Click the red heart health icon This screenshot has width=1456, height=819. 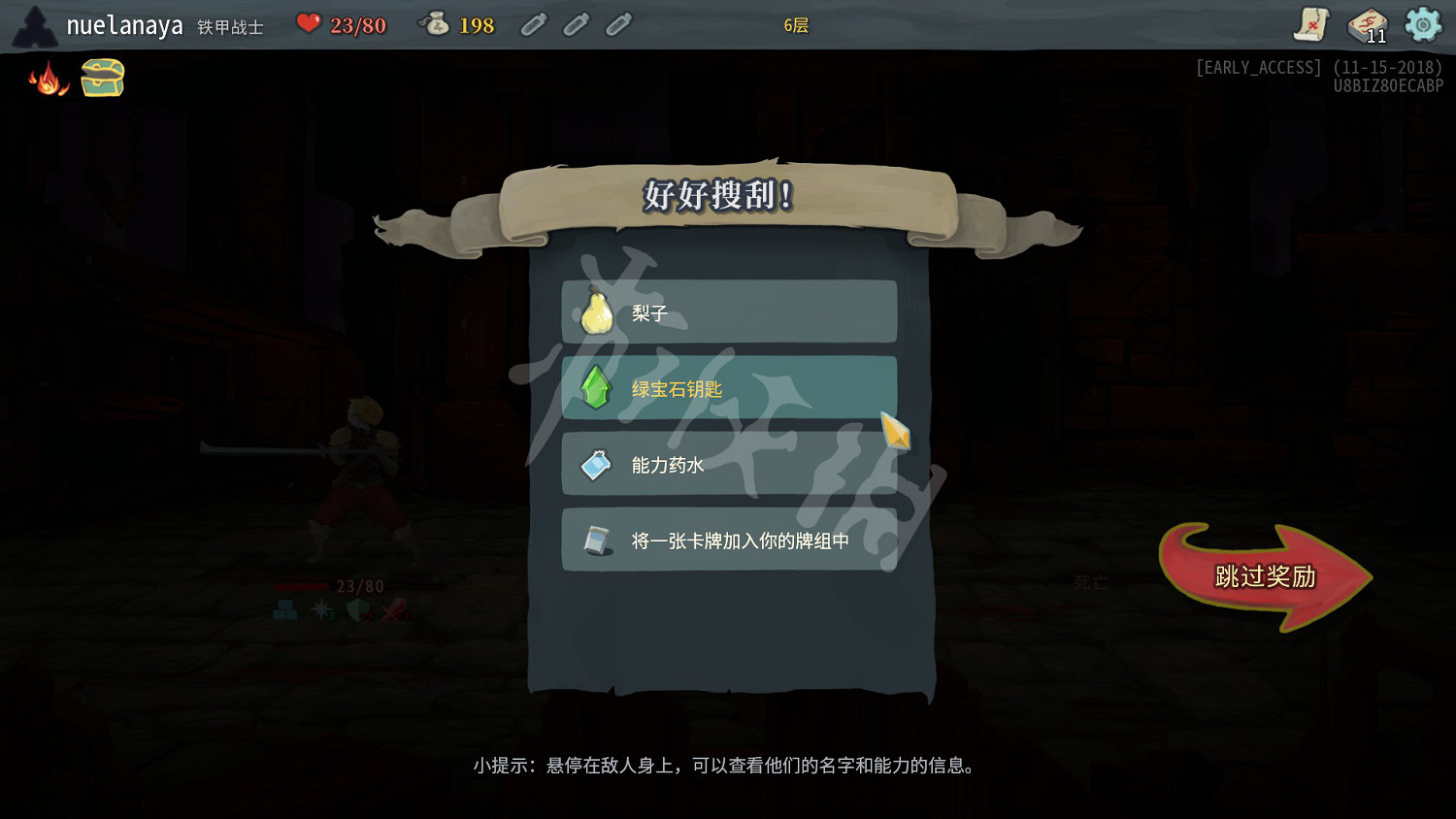(309, 24)
